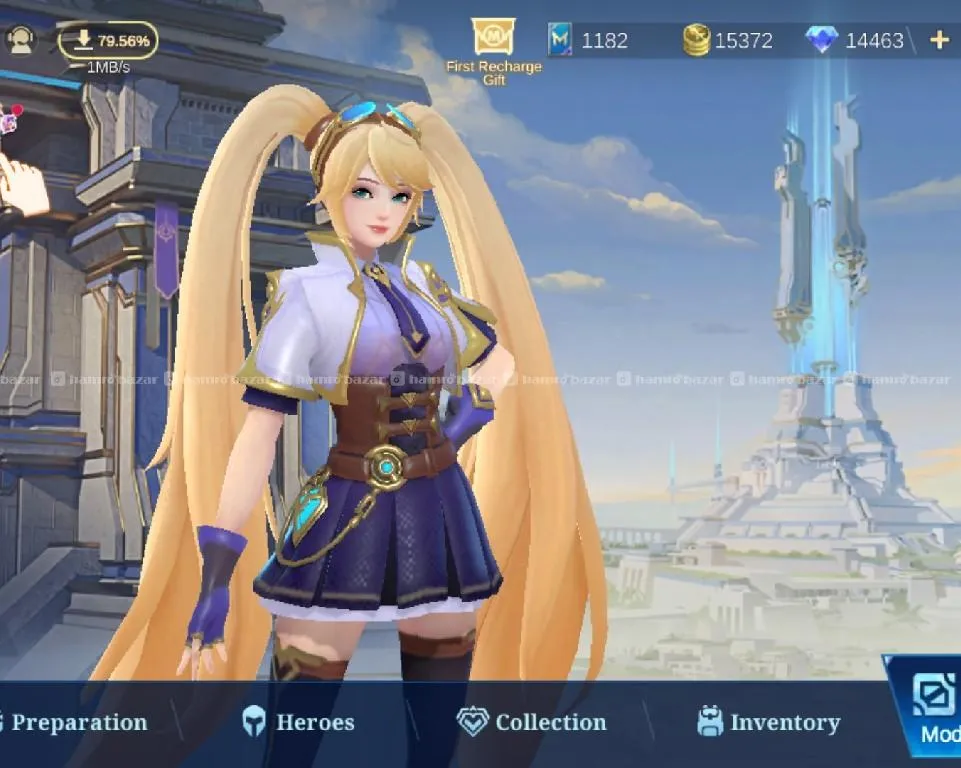This screenshot has height=768, width=961.
Task: Open the Inventory menu
Action: coord(768,722)
